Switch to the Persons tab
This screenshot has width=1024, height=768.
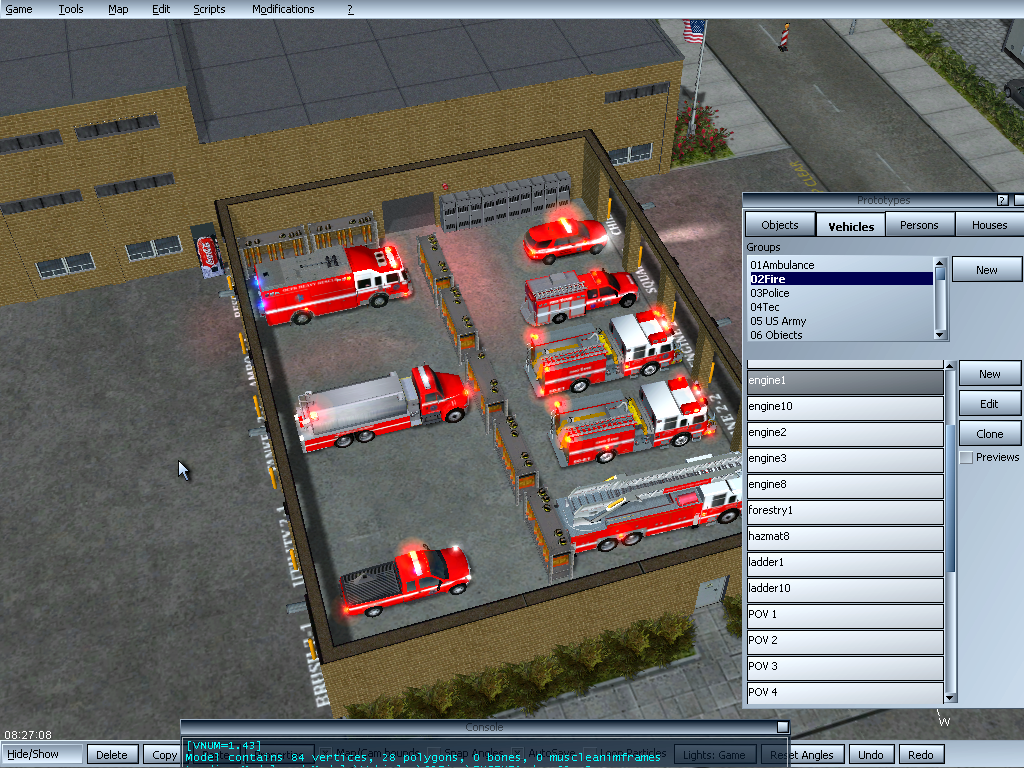tap(919, 225)
